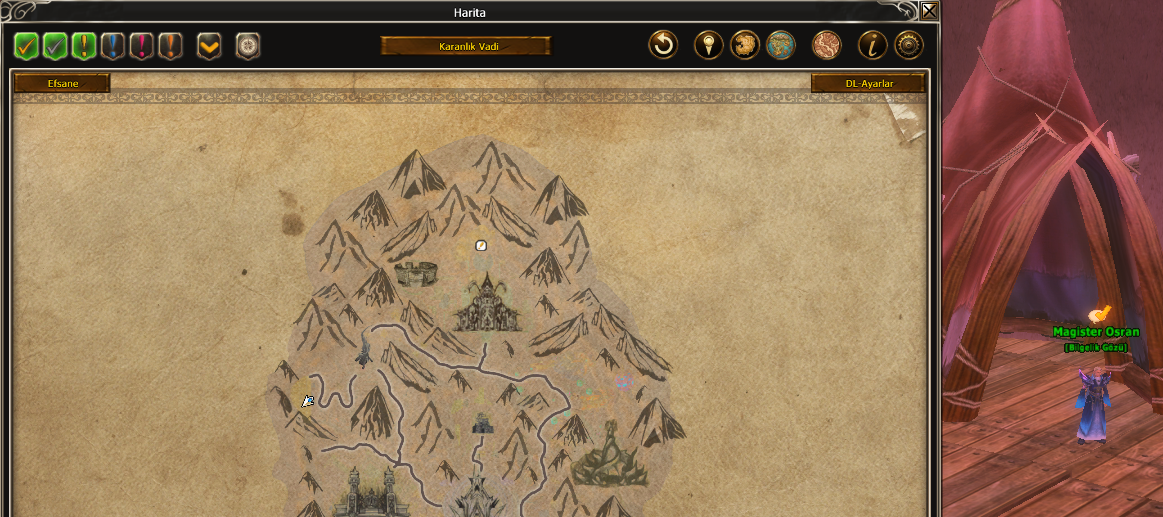The width and height of the screenshot is (1163, 517).
Task: Toggle the pink exclamation mark filter
Action: (x=142, y=46)
